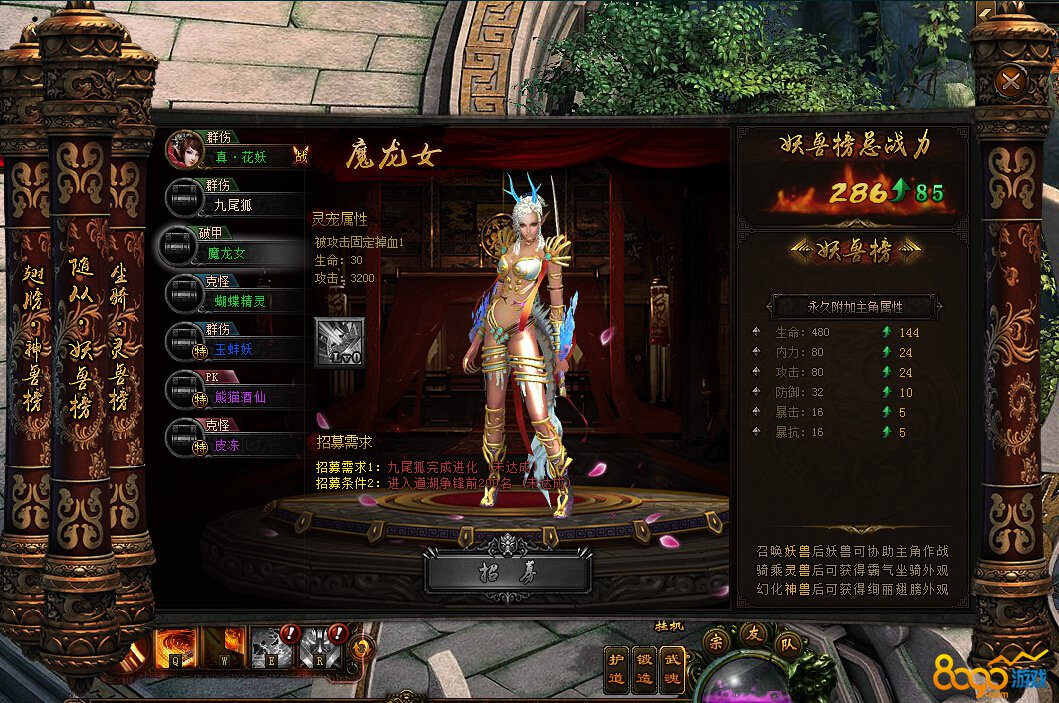Close the beast ranking panel
This screenshot has width=1059, height=703.
pyautogui.click(x=1011, y=80)
